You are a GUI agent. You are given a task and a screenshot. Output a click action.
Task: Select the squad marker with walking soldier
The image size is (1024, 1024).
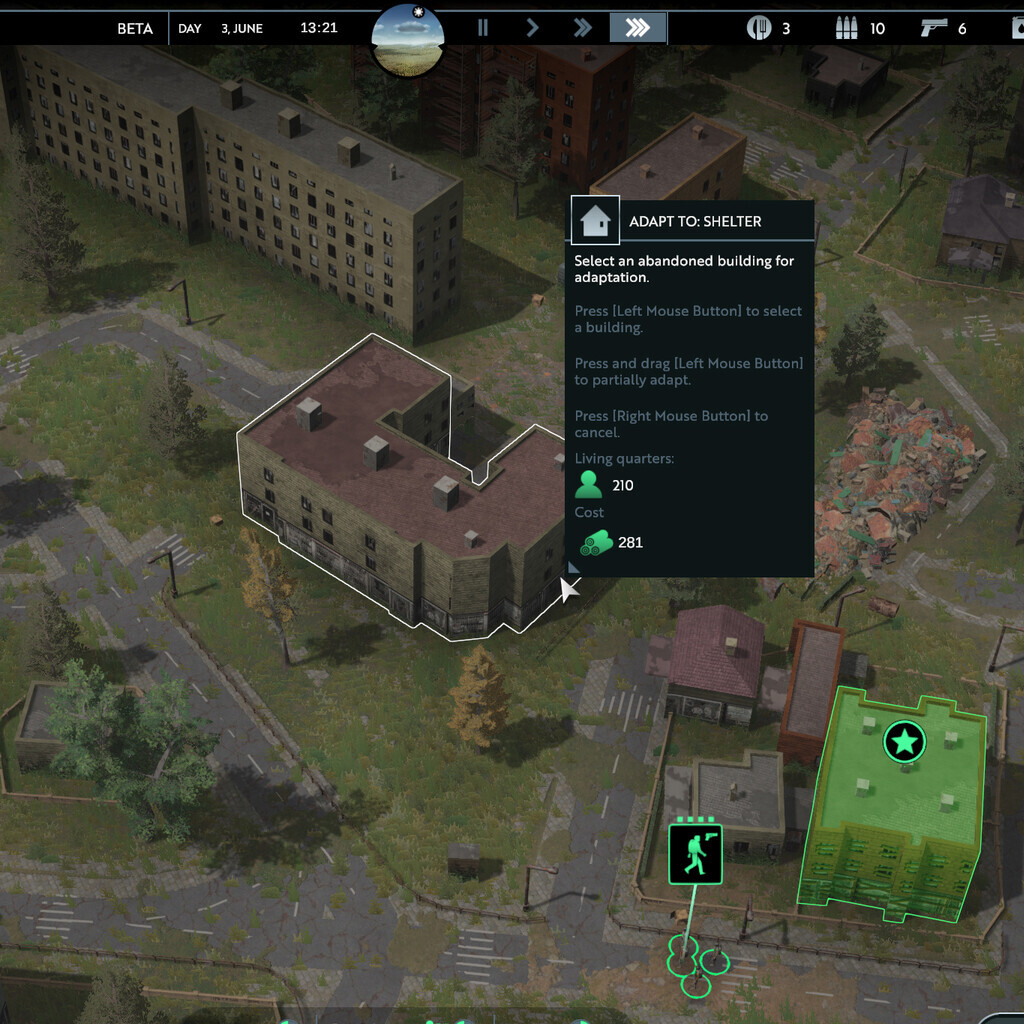coord(695,854)
